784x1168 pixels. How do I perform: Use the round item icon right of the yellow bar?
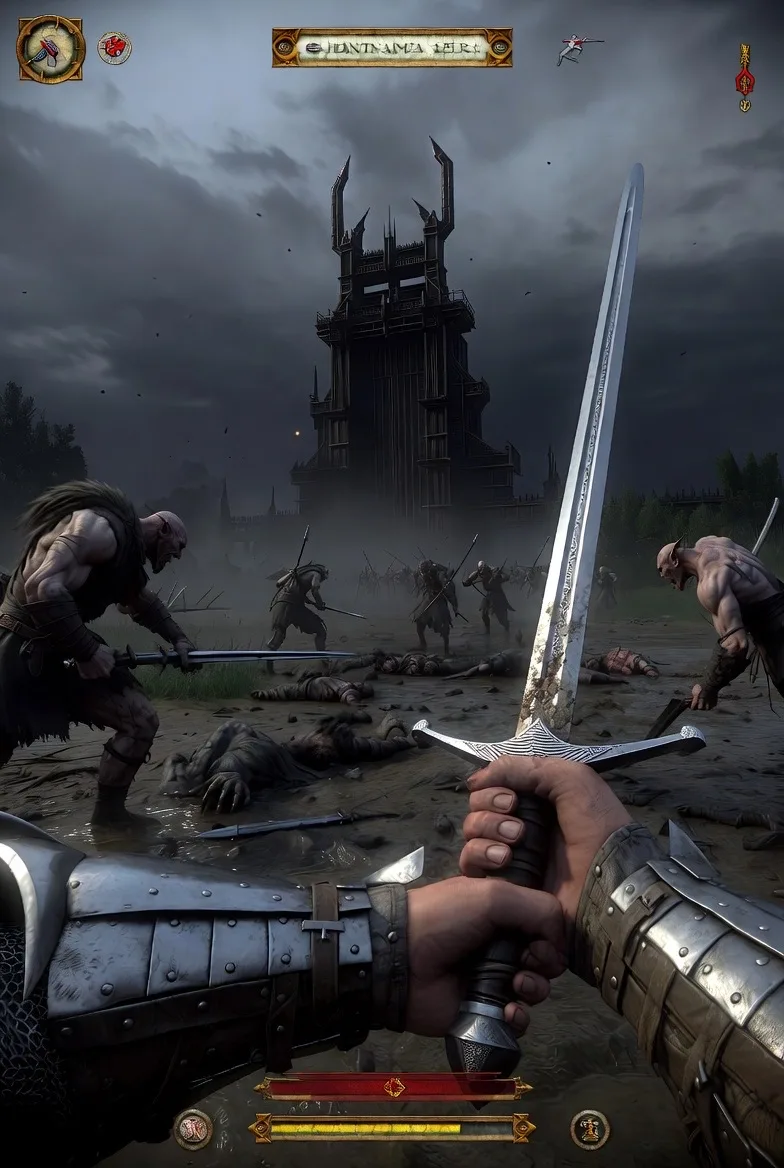pyautogui.click(x=590, y=1129)
